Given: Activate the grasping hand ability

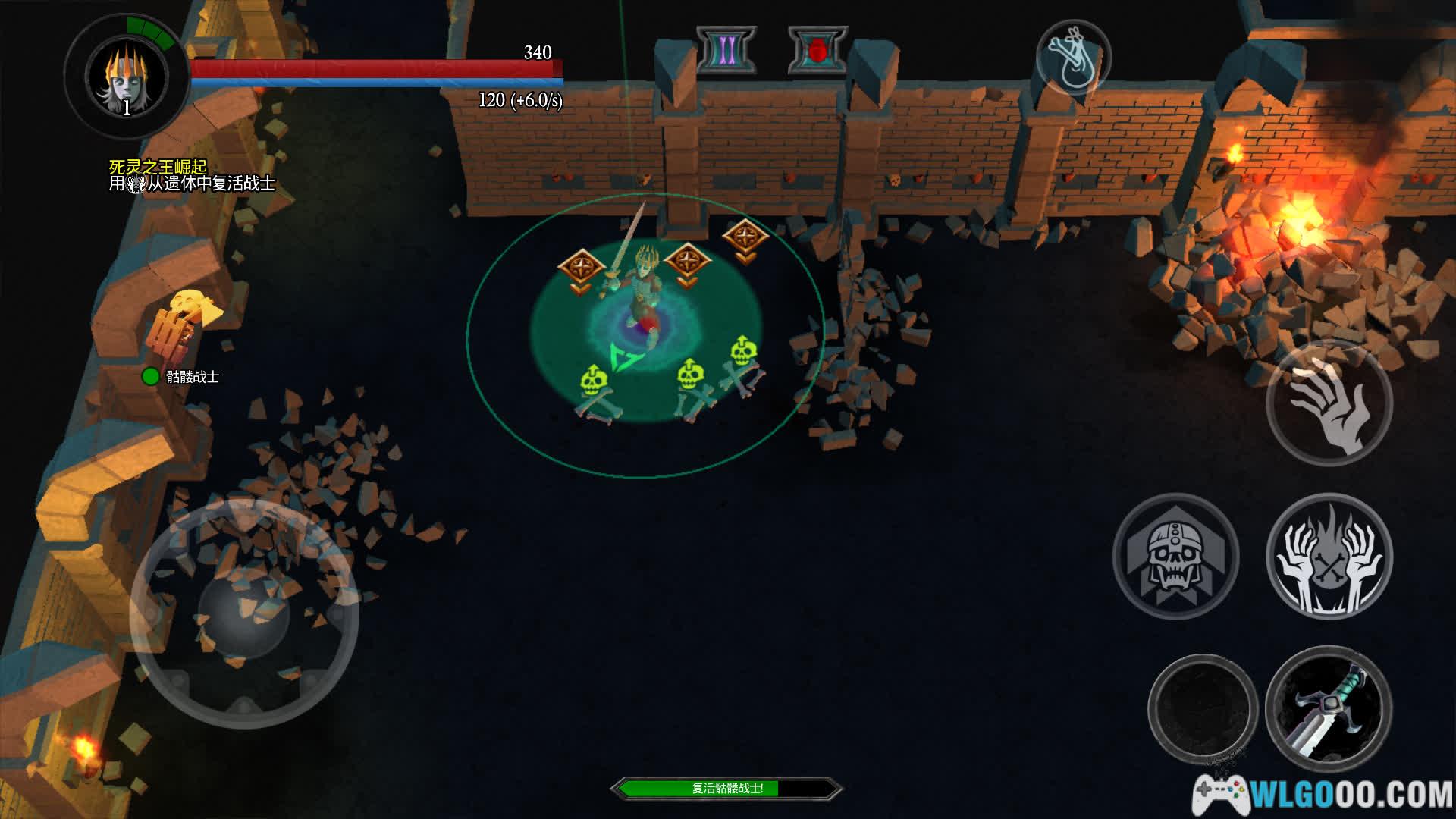Looking at the screenshot, I should 1329,403.
